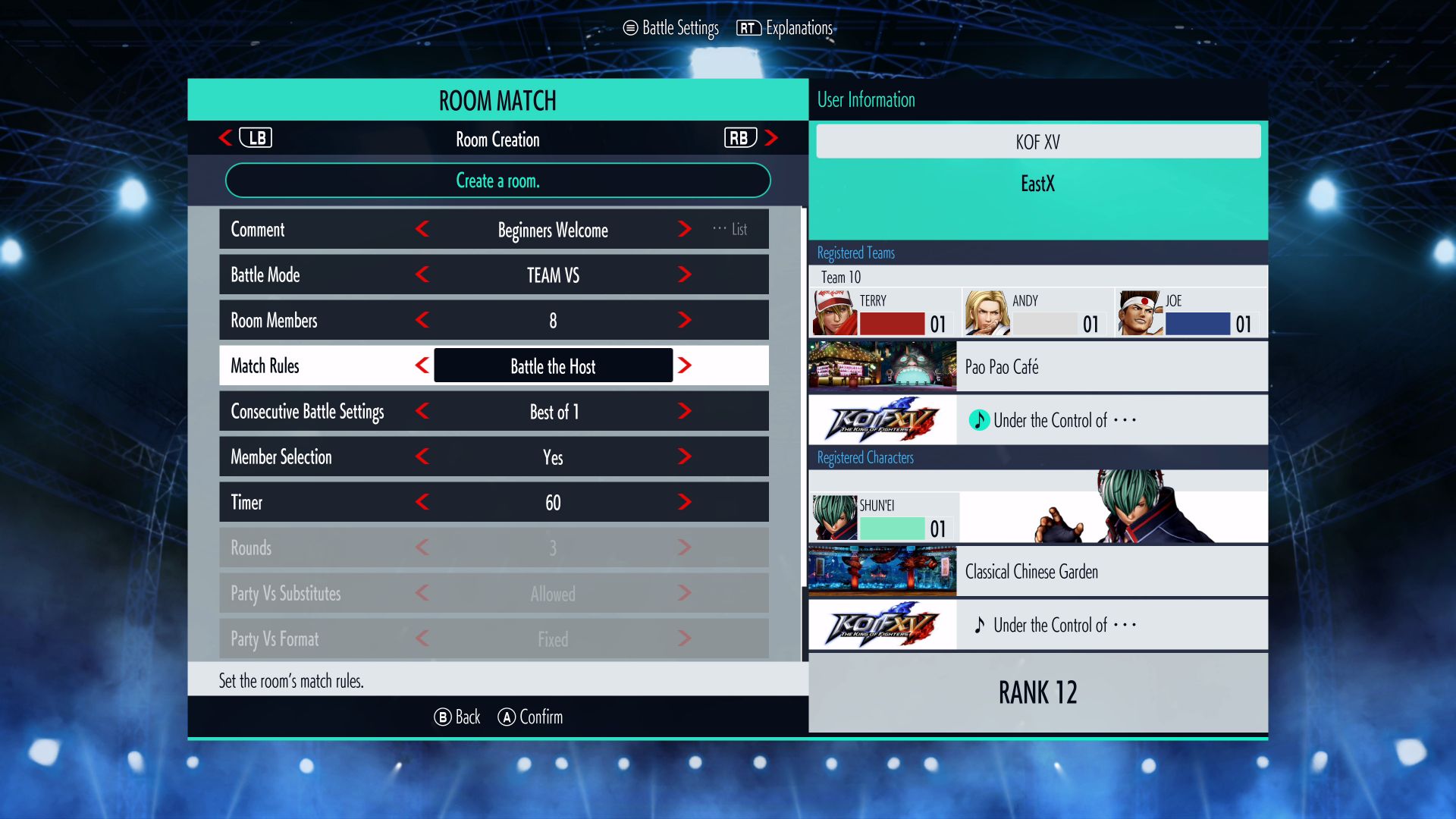Screen dimensions: 1456x819
Task: Select the Classical Chinese Garden stage row
Action: tap(1037, 572)
